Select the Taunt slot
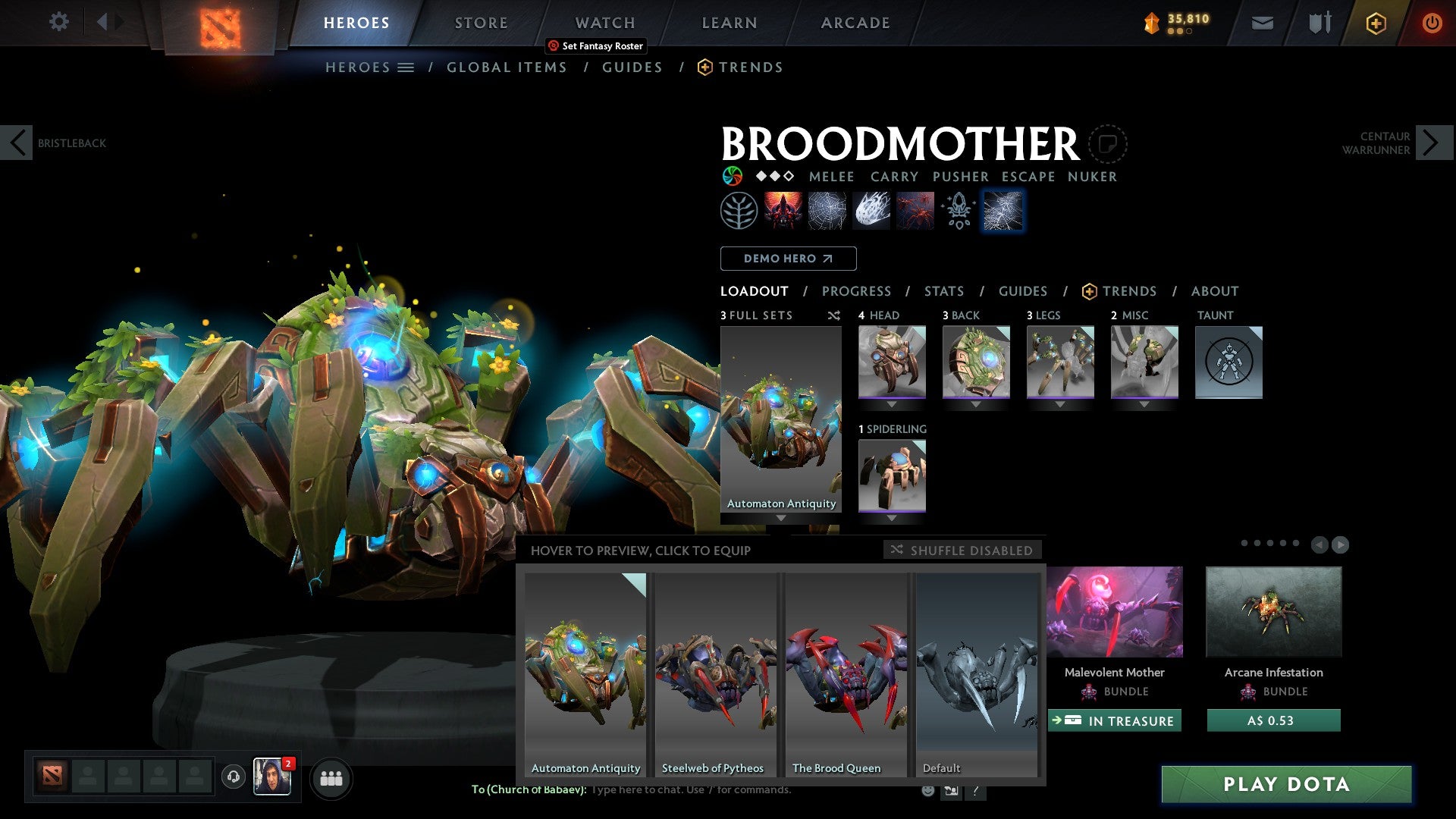 (1228, 362)
